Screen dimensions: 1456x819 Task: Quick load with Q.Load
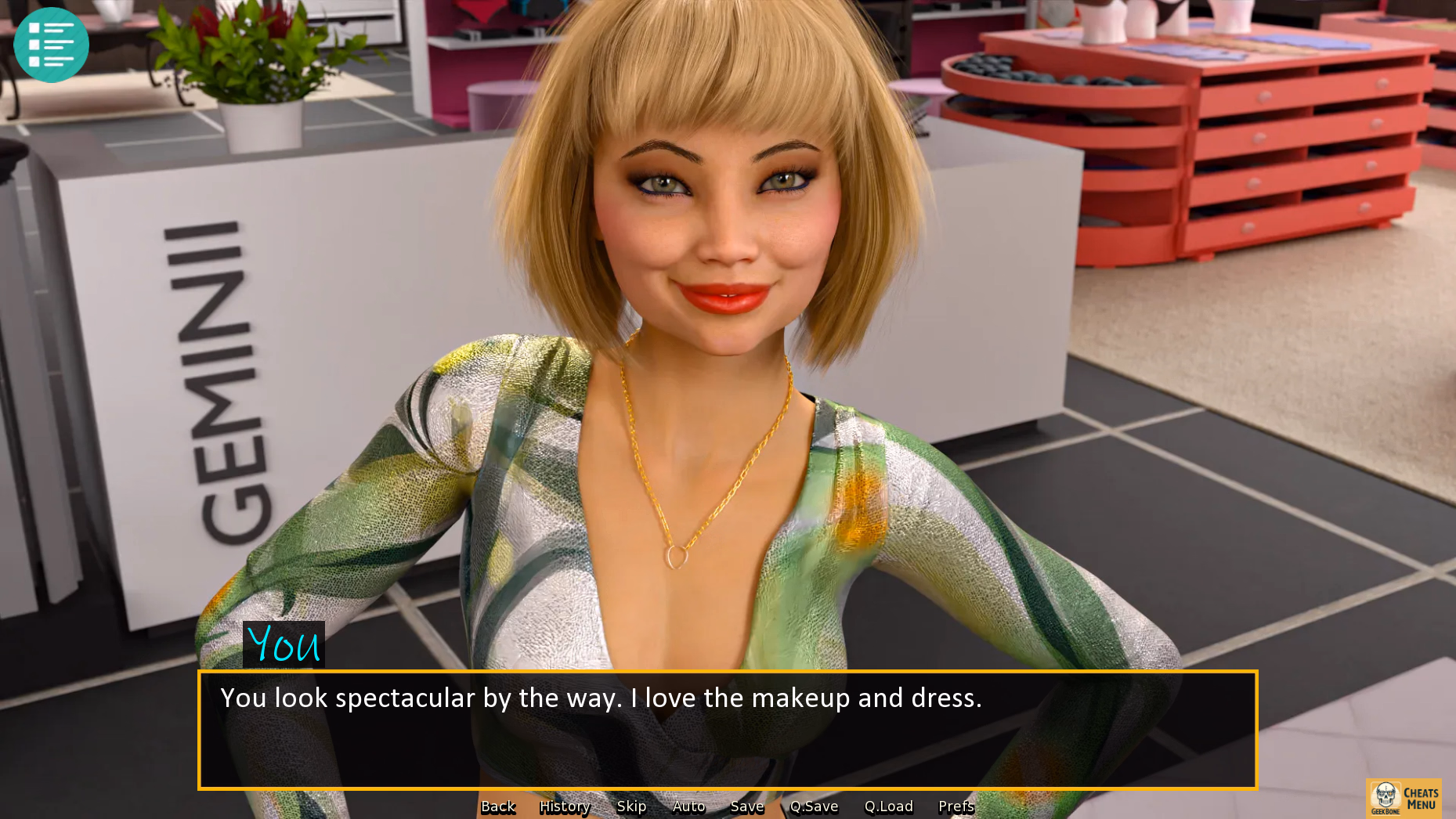[888, 806]
